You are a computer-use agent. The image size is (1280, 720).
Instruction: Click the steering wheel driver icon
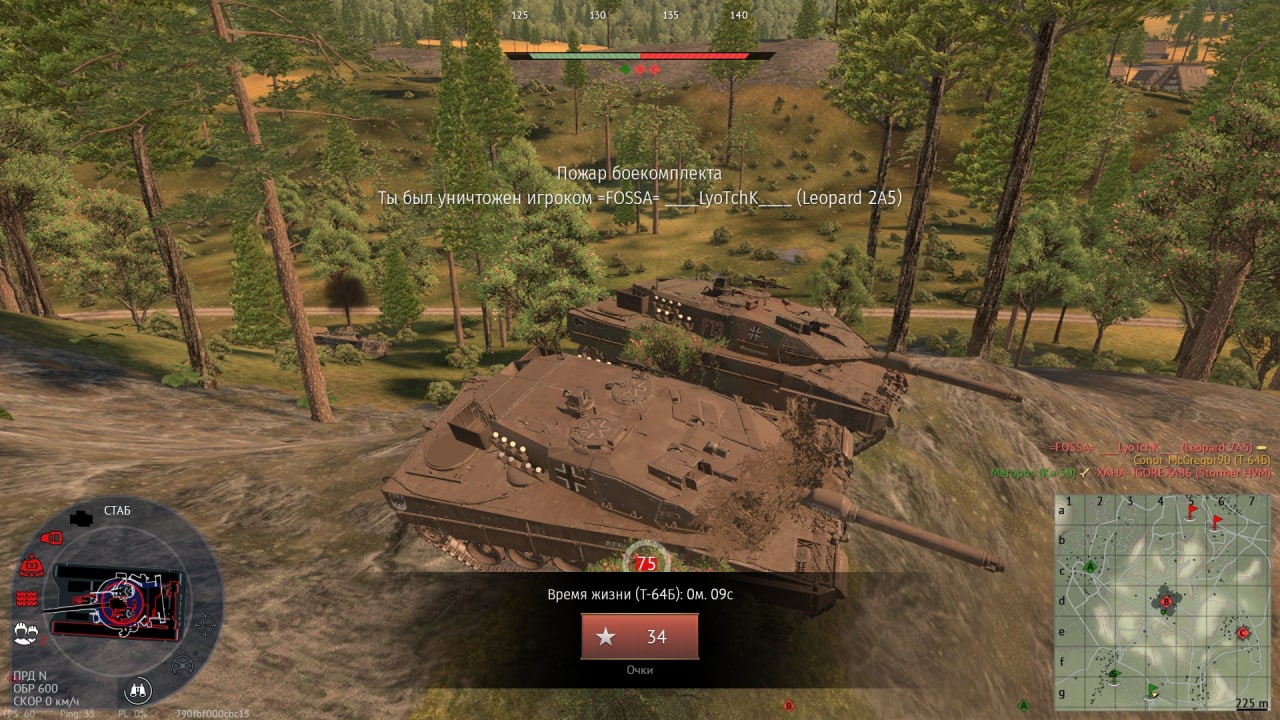click(182, 664)
